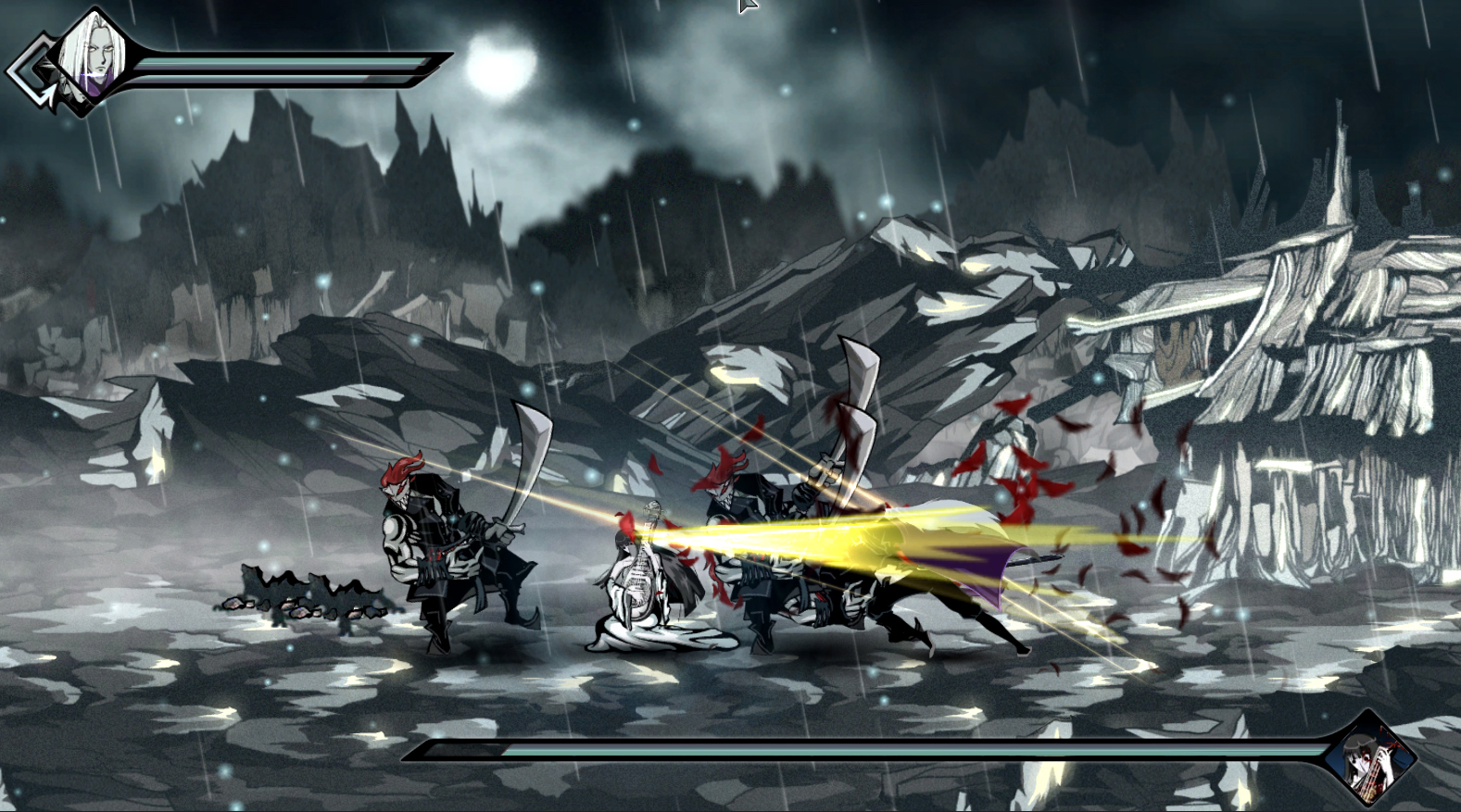Click the dashing hero with the purple cape
This screenshot has width=1461, height=812.
pyautogui.click(x=964, y=583)
